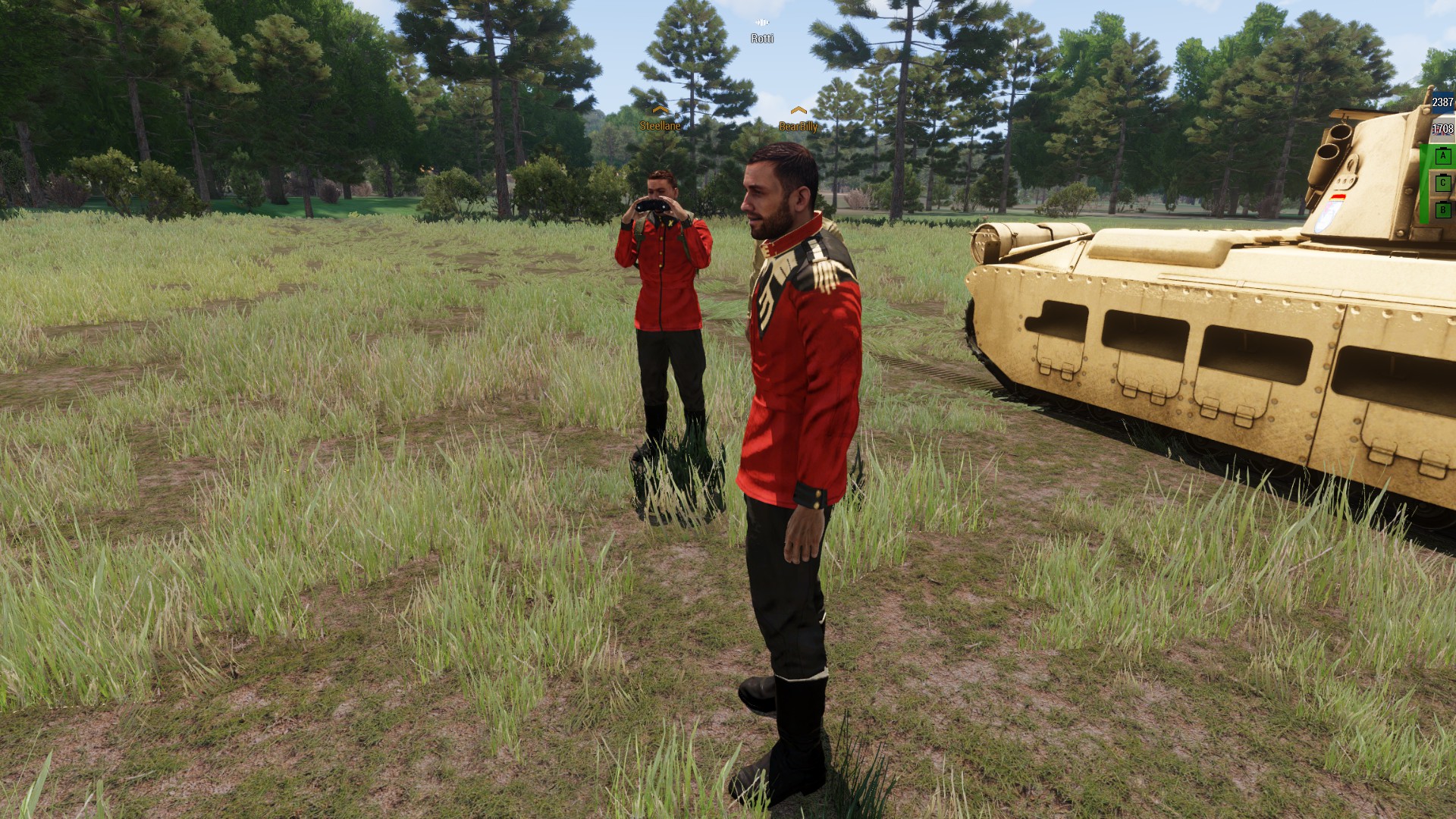Screen dimensions: 1456x819
Task: Click the BearBilly player name tag
Action: 798,127
